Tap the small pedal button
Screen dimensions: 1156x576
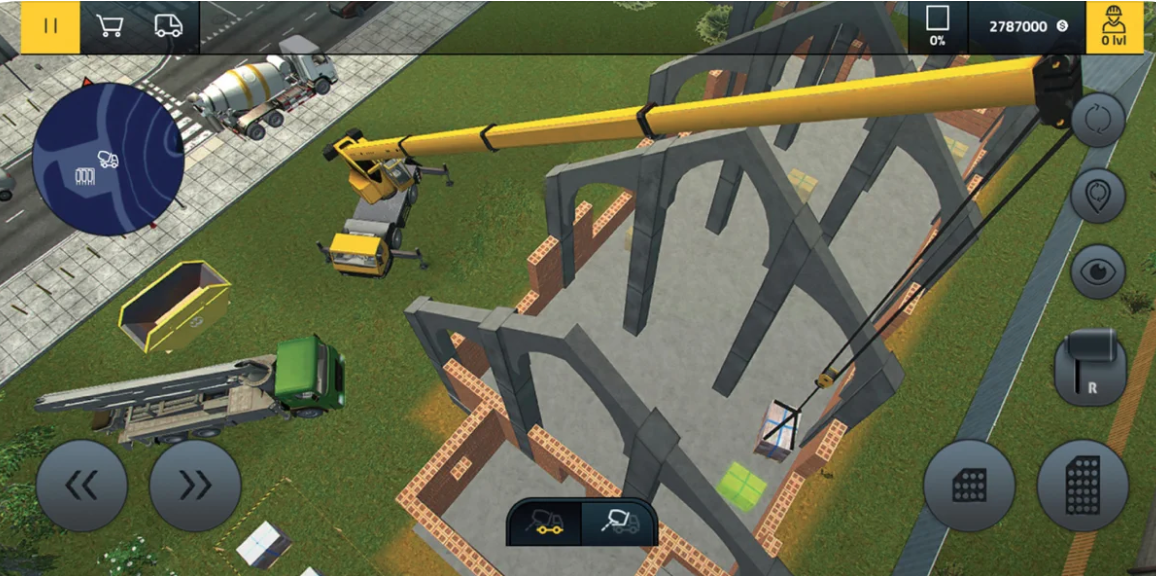(x=969, y=486)
